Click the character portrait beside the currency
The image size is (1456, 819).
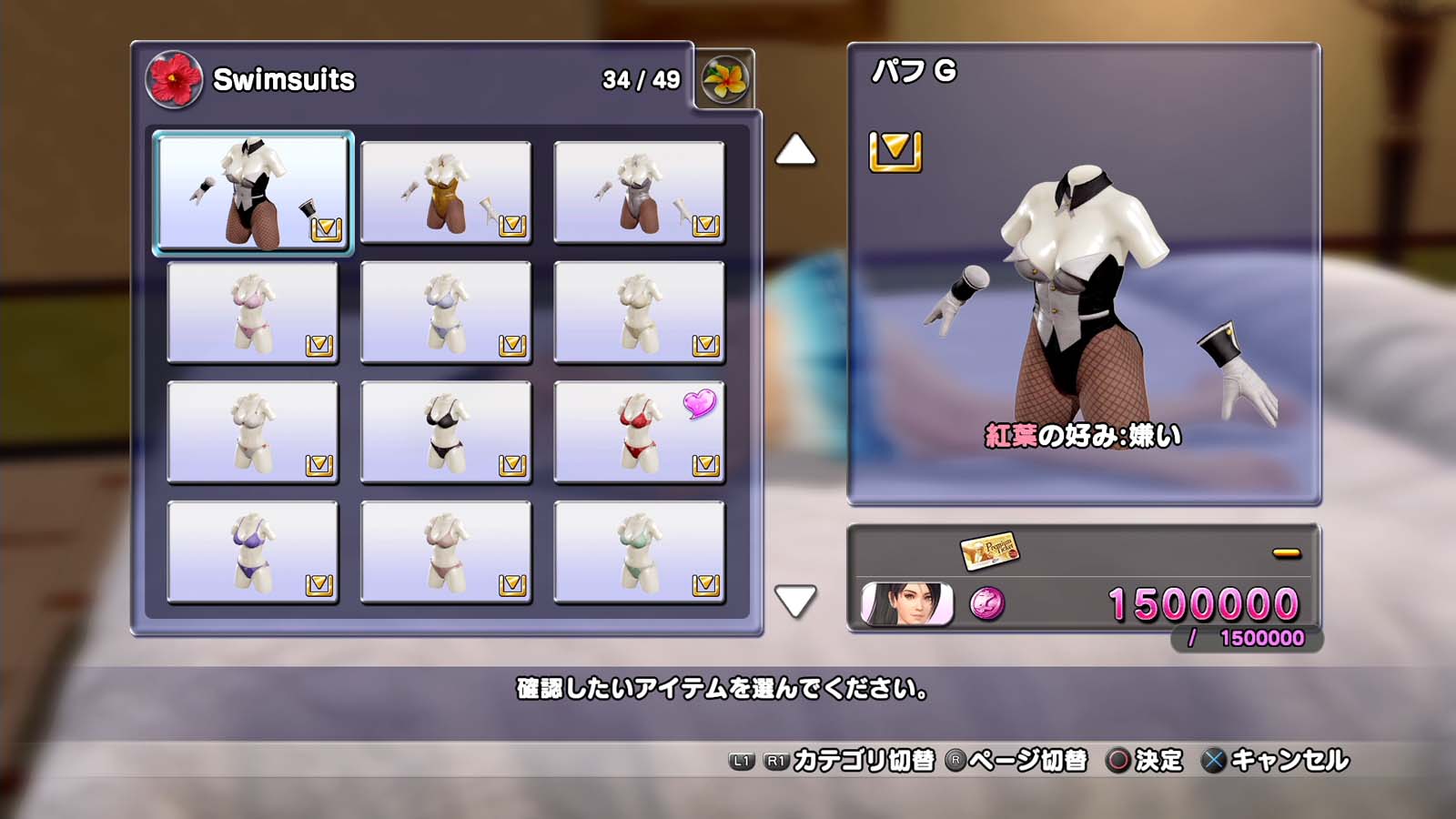pos(906,604)
